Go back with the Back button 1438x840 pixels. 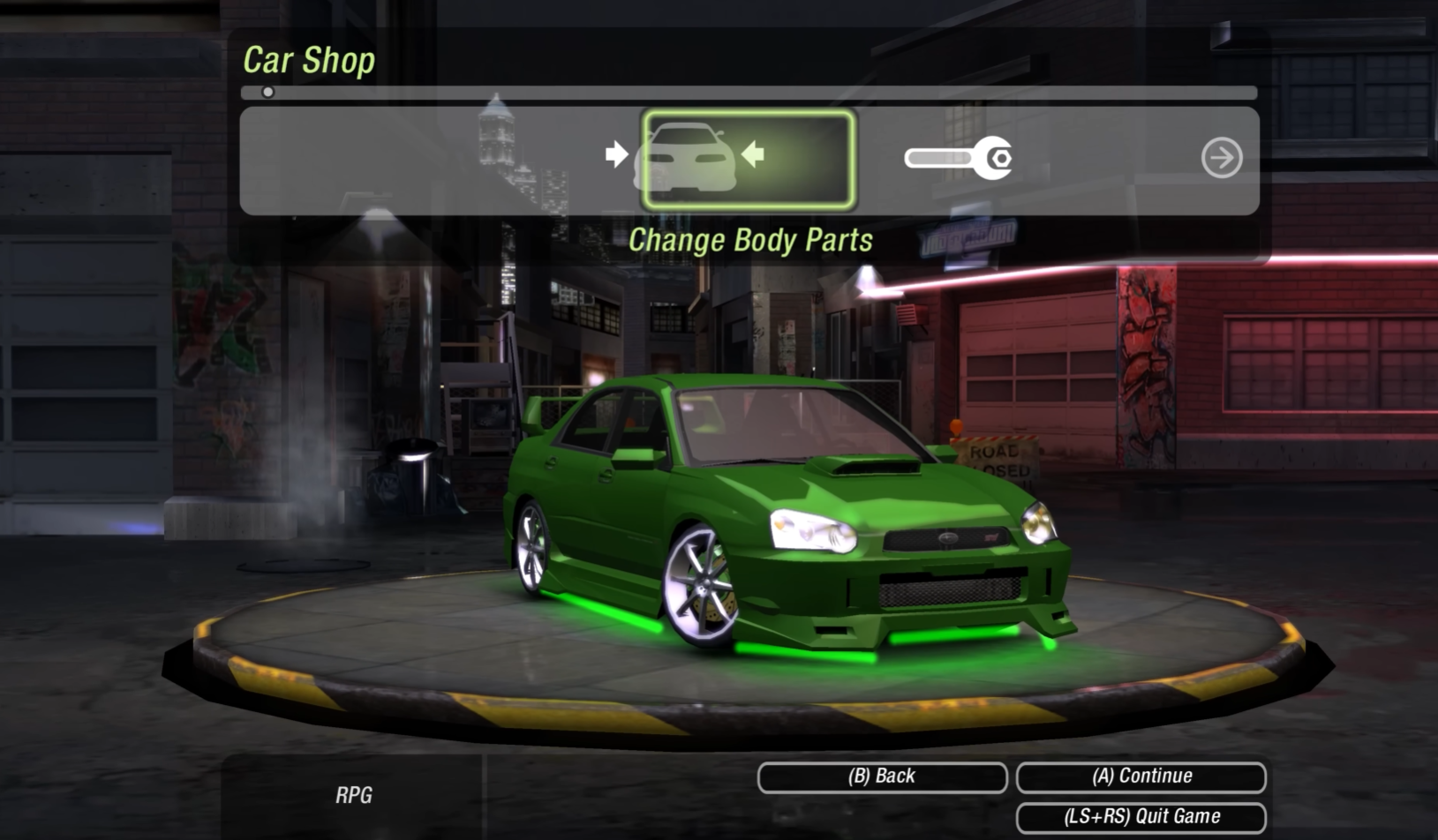pos(882,776)
